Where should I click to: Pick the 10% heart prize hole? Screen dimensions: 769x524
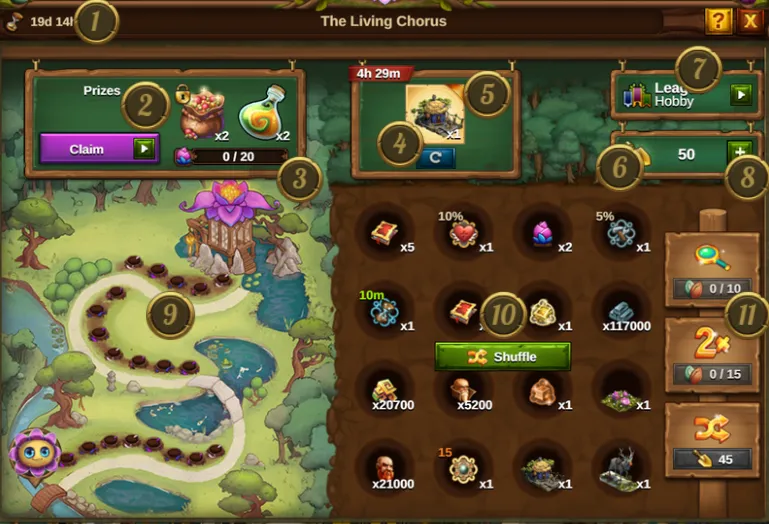462,235
